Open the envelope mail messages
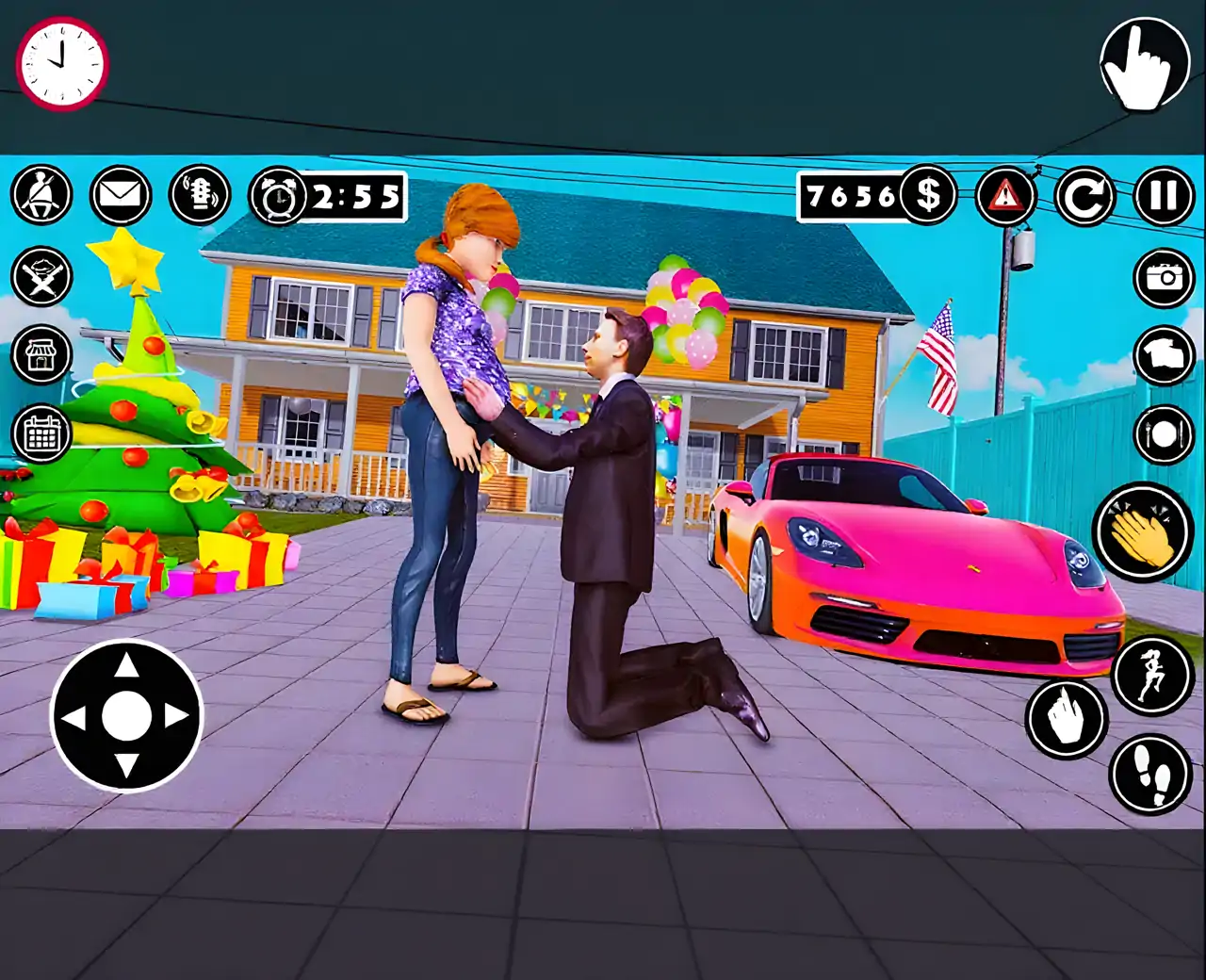 click(121, 195)
